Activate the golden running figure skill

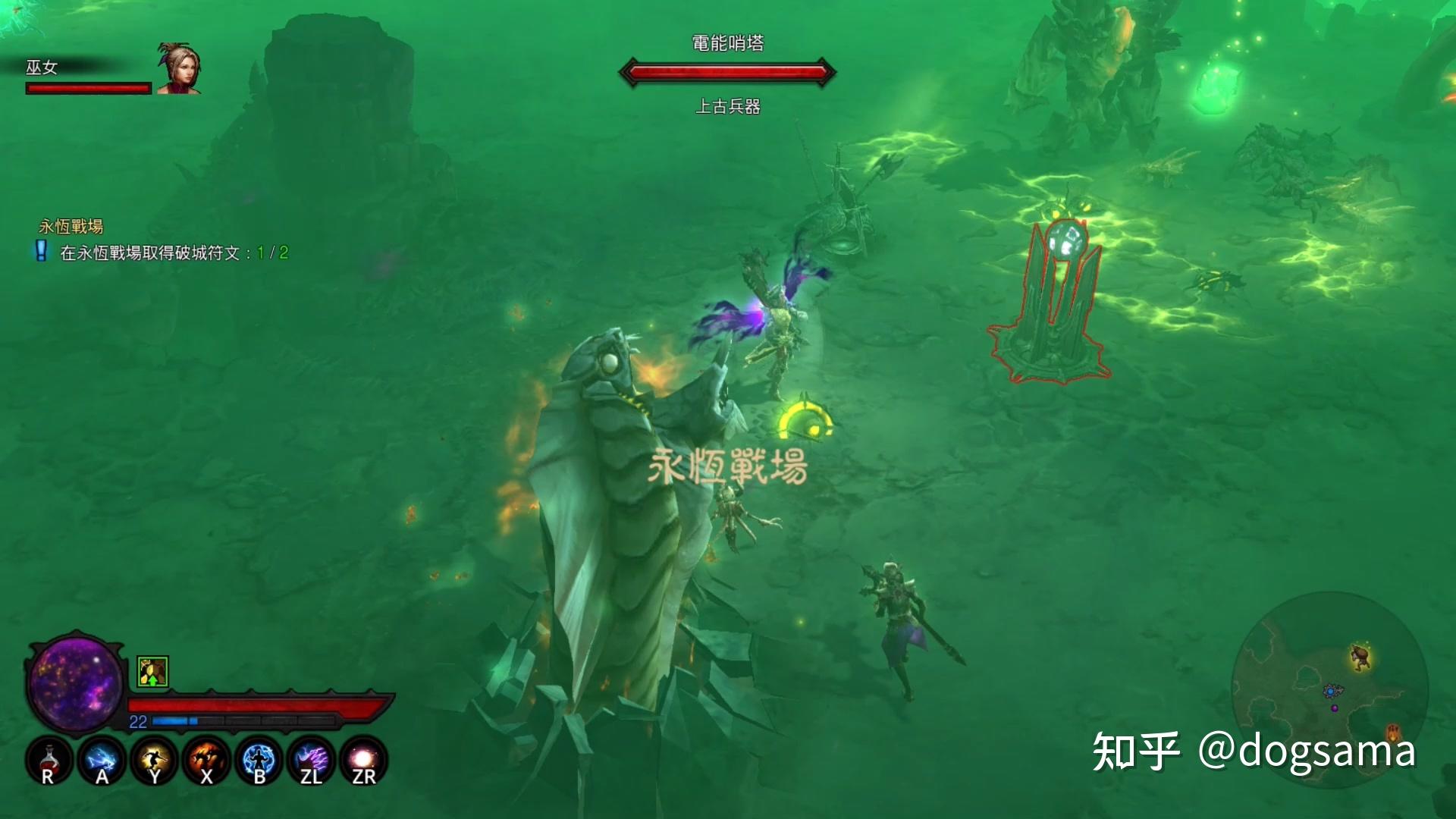point(154,760)
